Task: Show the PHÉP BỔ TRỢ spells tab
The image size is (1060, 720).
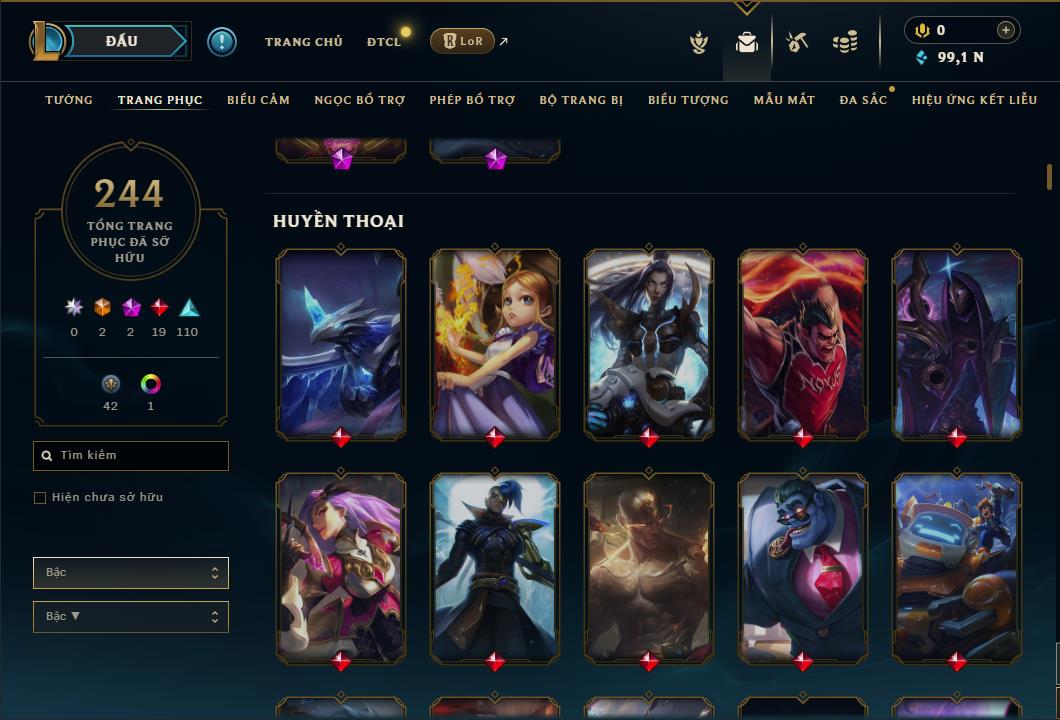Action: click(472, 100)
